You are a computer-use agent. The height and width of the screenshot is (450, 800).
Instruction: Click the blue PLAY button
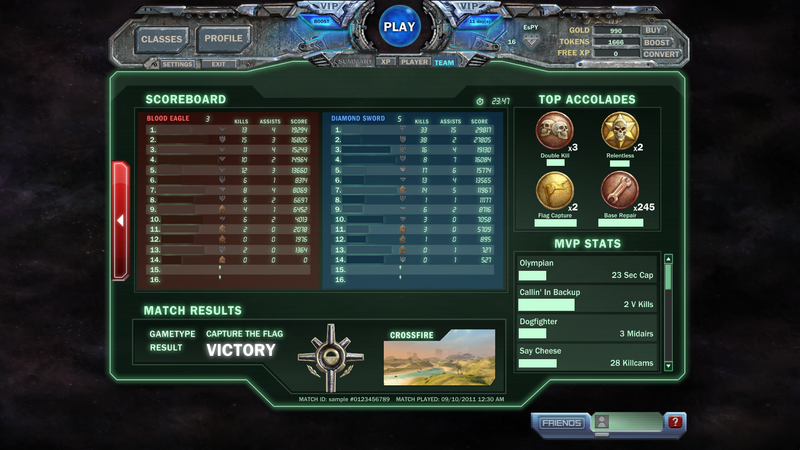[399, 27]
